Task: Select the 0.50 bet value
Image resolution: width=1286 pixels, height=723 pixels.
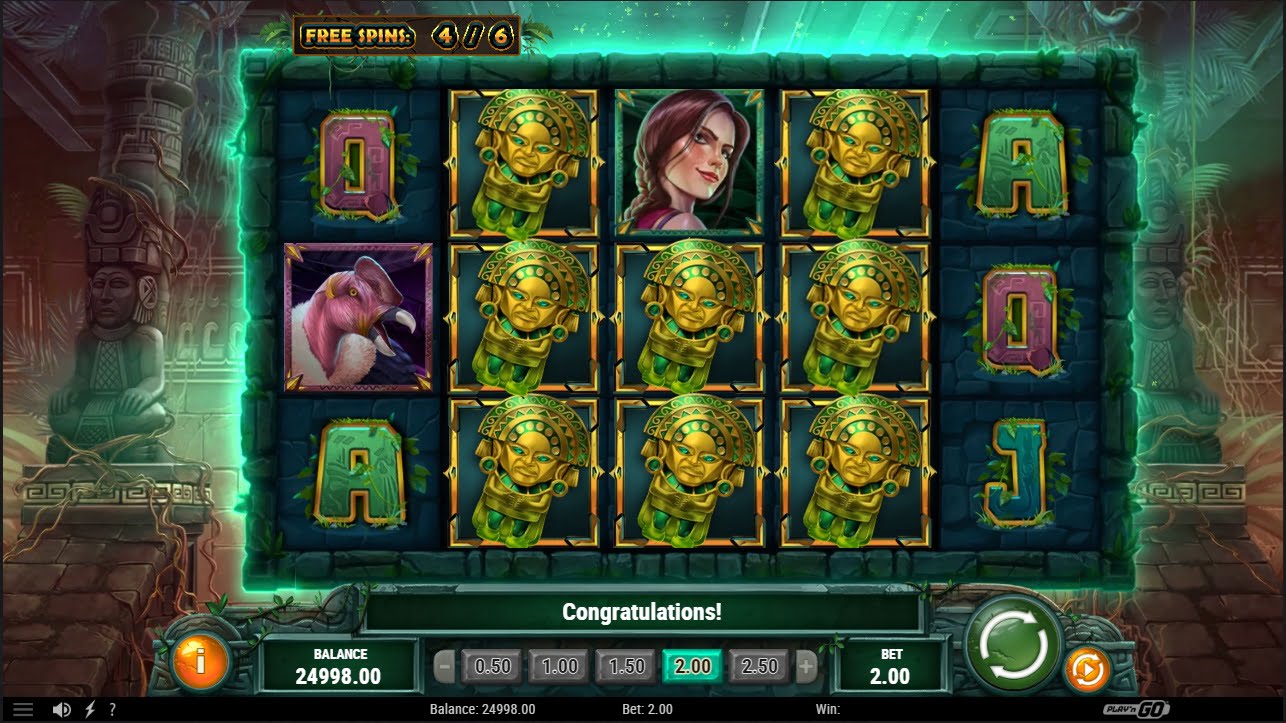Action: pyautogui.click(x=492, y=666)
